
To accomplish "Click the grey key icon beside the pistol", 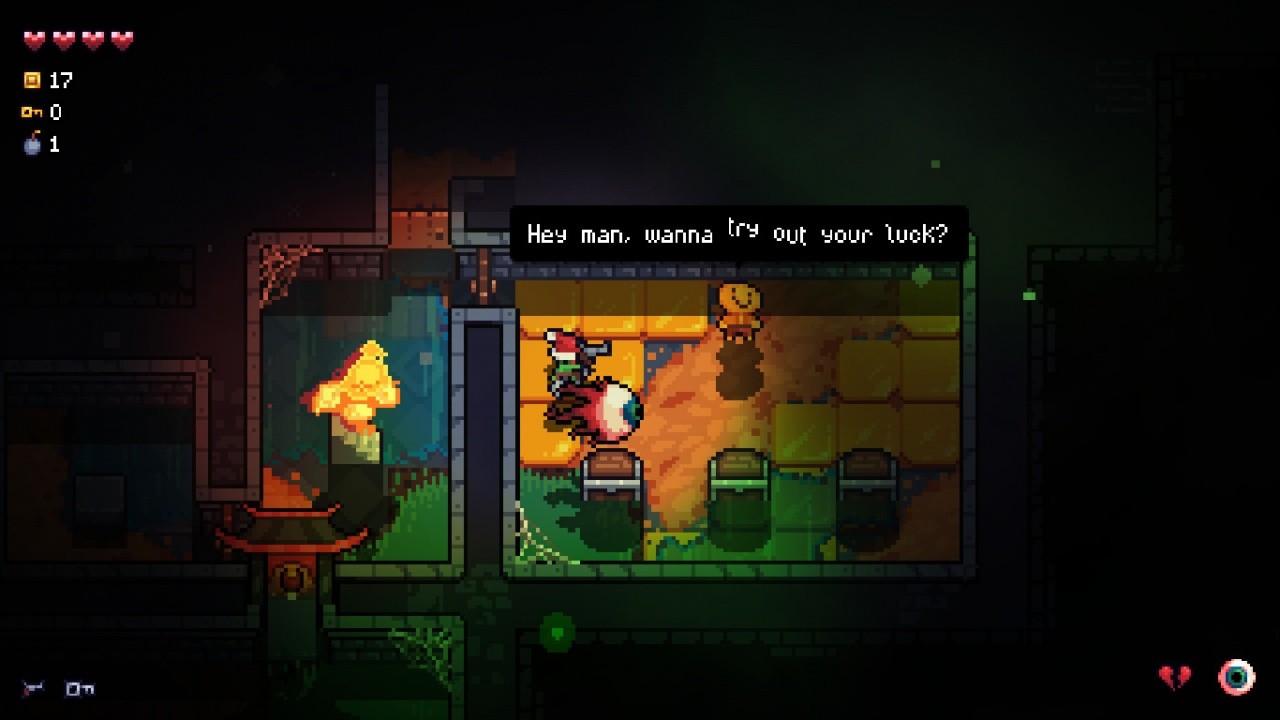I will [x=79, y=688].
